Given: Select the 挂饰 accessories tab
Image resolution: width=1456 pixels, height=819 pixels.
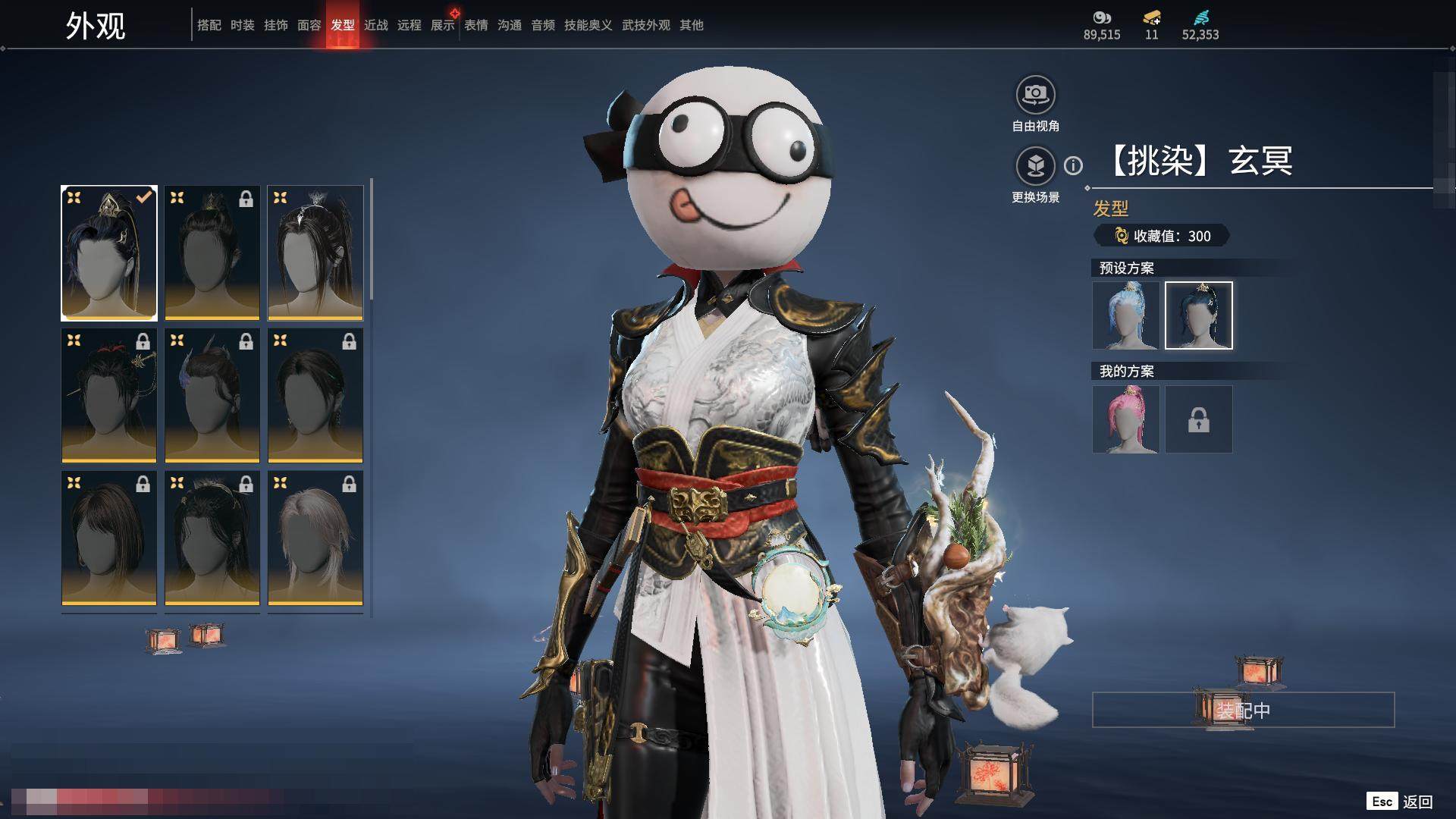Looking at the screenshot, I should pos(276,25).
